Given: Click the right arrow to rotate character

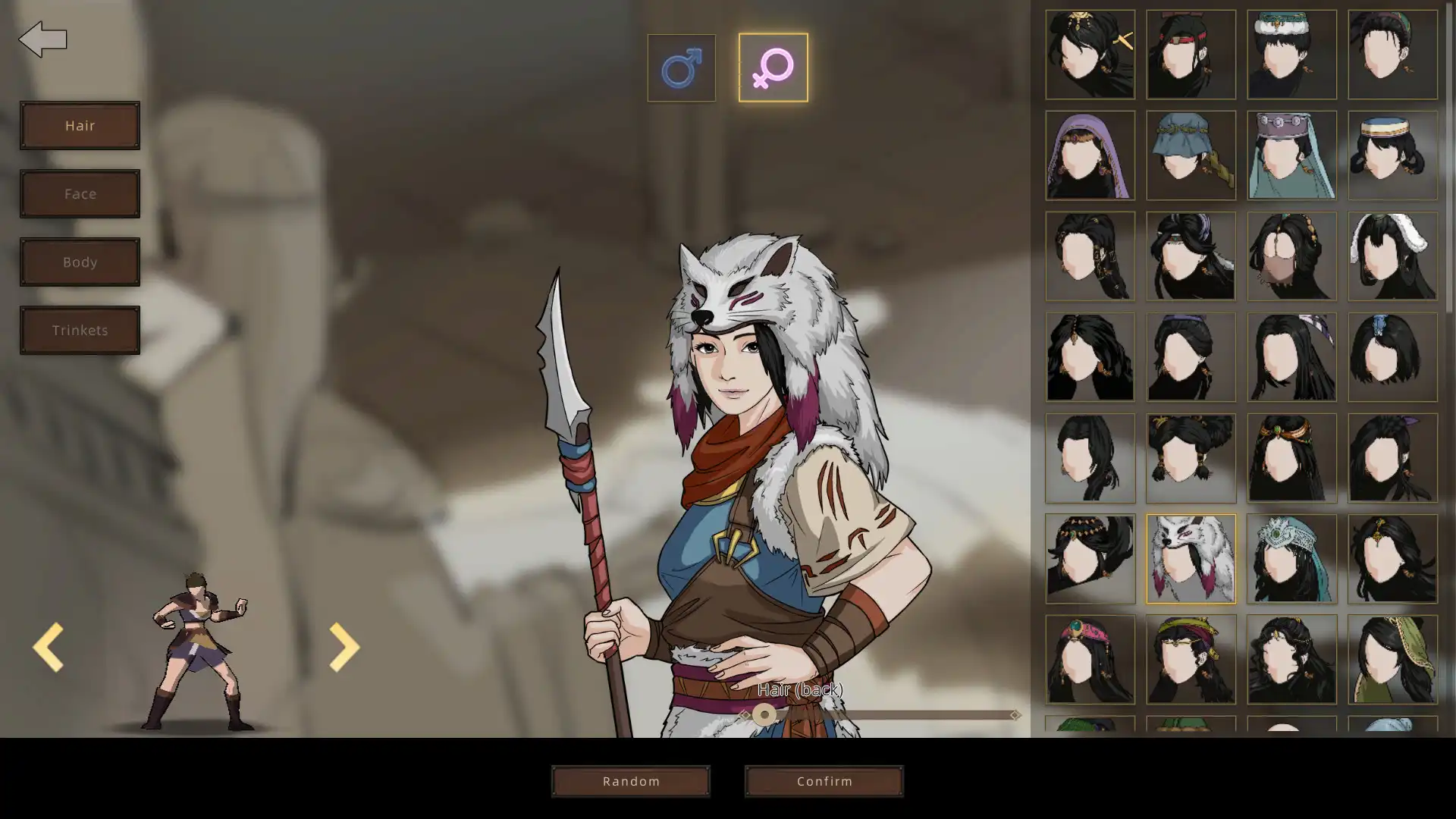Looking at the screenshot, I should point(344,647).
